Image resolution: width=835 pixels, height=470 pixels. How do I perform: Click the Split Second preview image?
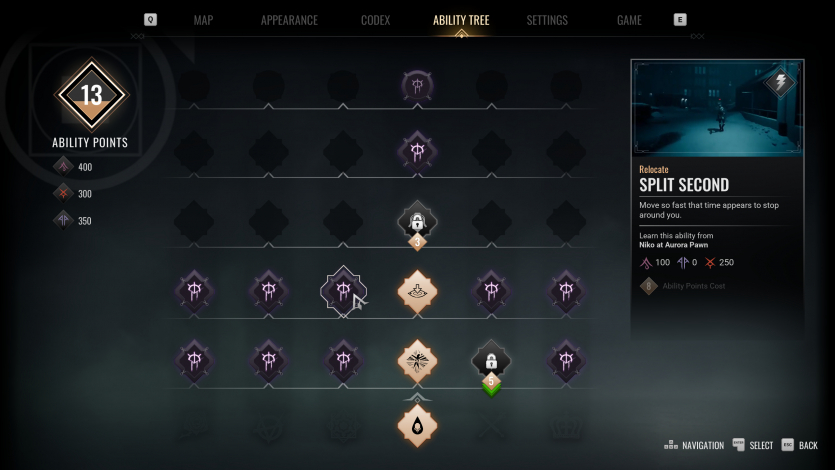[x=716, y=108]
